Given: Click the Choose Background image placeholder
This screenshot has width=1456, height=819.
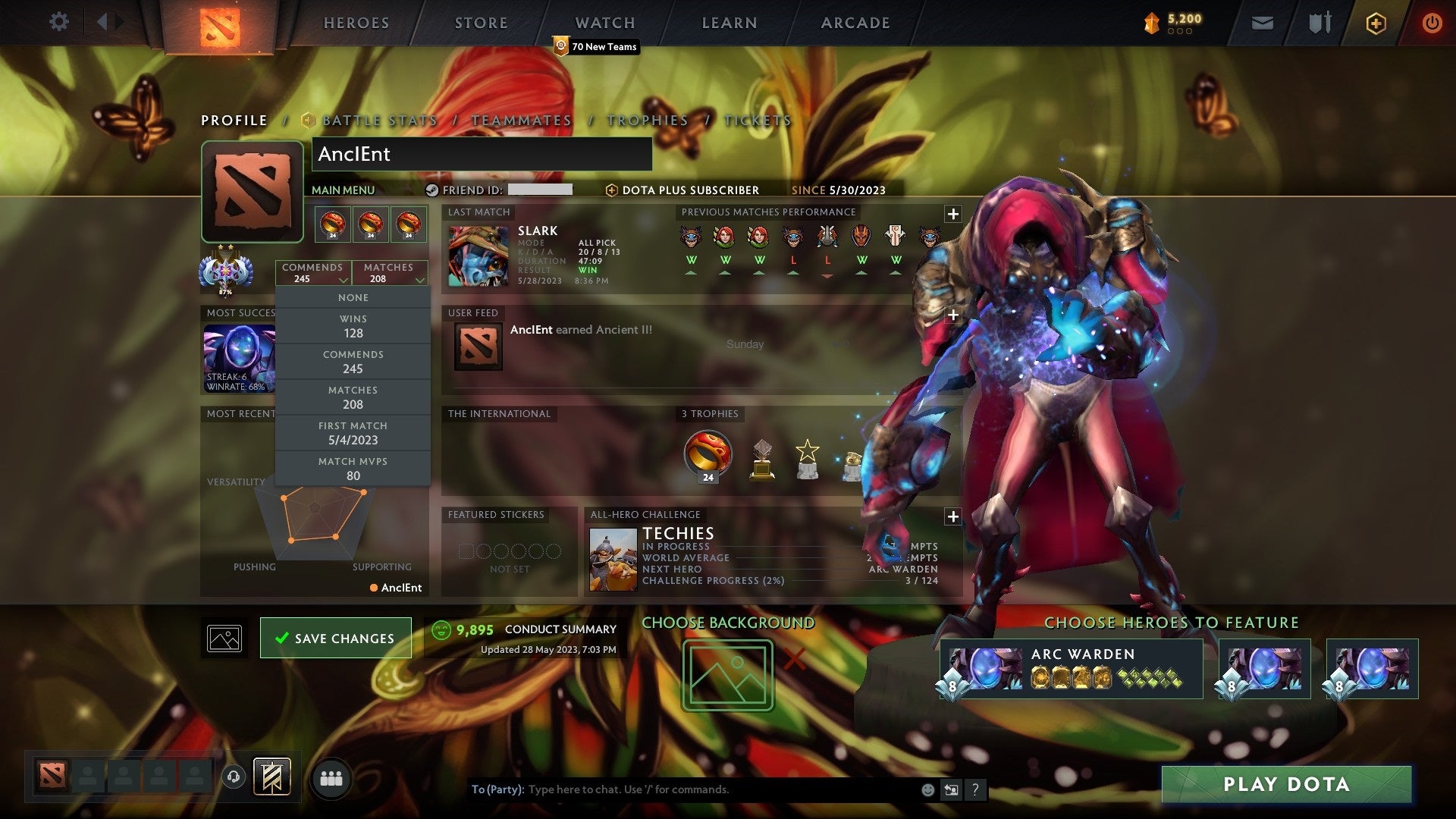Looking at the screenshot, I should tap(726, 673).
